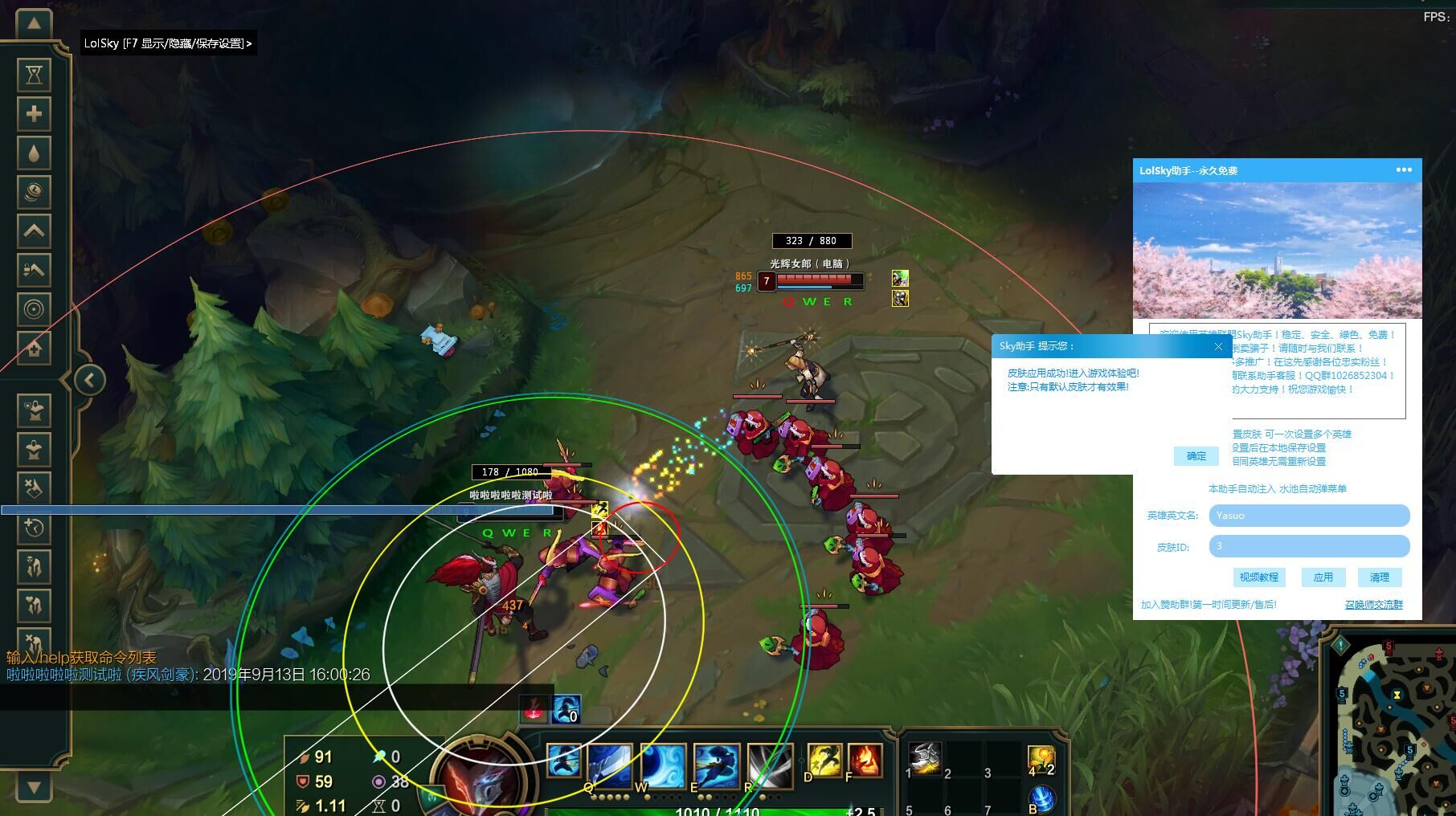
Task: Use the E Sweeping Blade ability
Action: [x=716, y=764]
